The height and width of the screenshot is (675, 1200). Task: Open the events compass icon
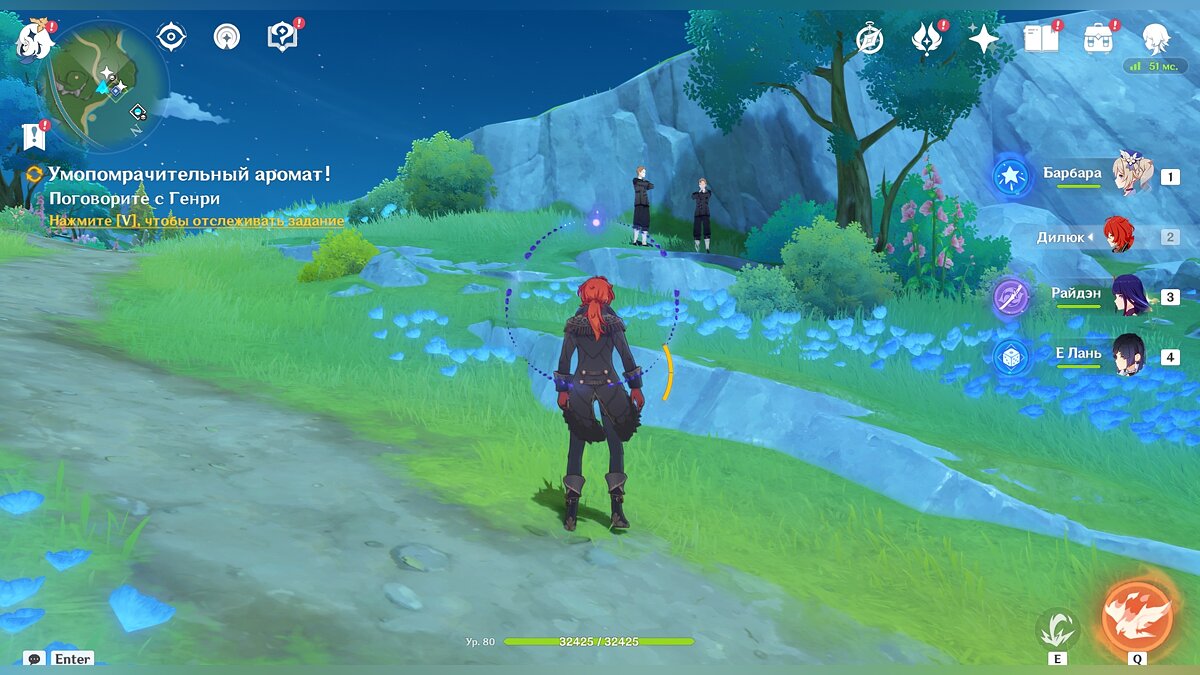click(870, 39)
